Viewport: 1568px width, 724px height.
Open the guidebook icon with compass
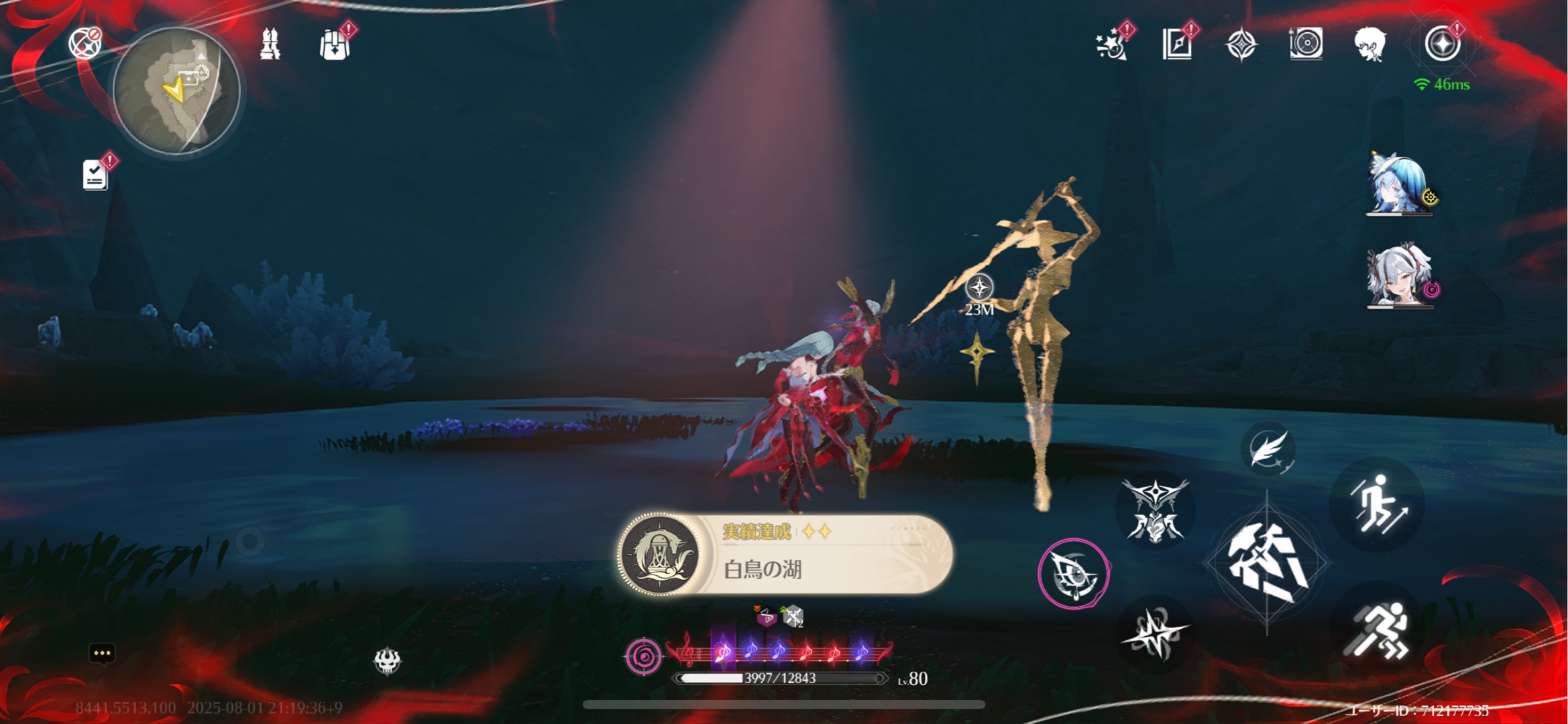[x=1177, y=45]
